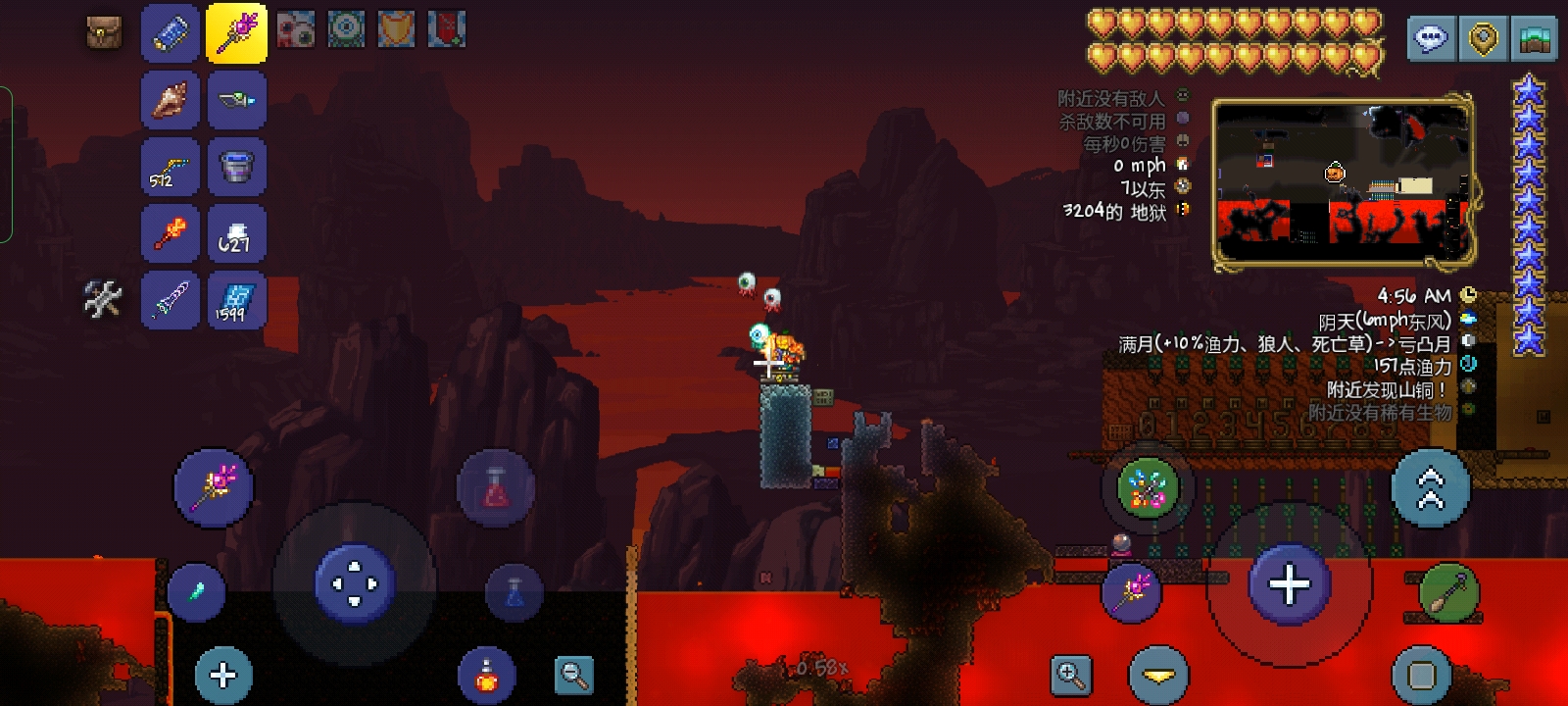Tap the map pin button

1483,39
